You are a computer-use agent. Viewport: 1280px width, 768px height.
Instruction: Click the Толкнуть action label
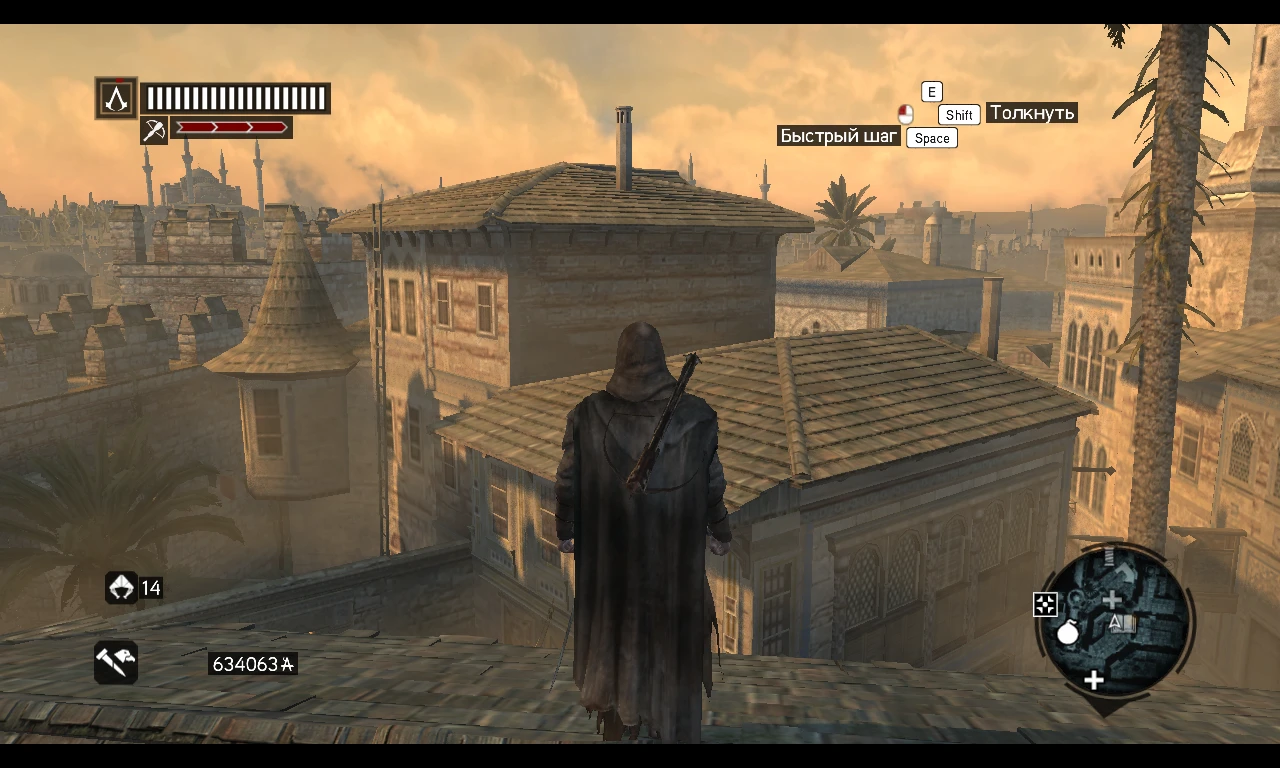(x=1031, y=112)
